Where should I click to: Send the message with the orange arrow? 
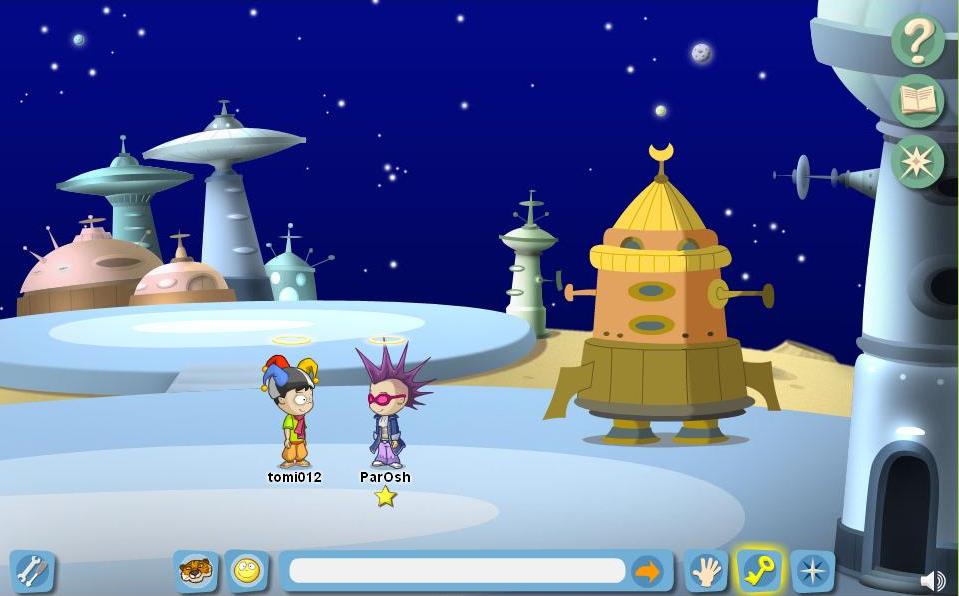[648, 571]
